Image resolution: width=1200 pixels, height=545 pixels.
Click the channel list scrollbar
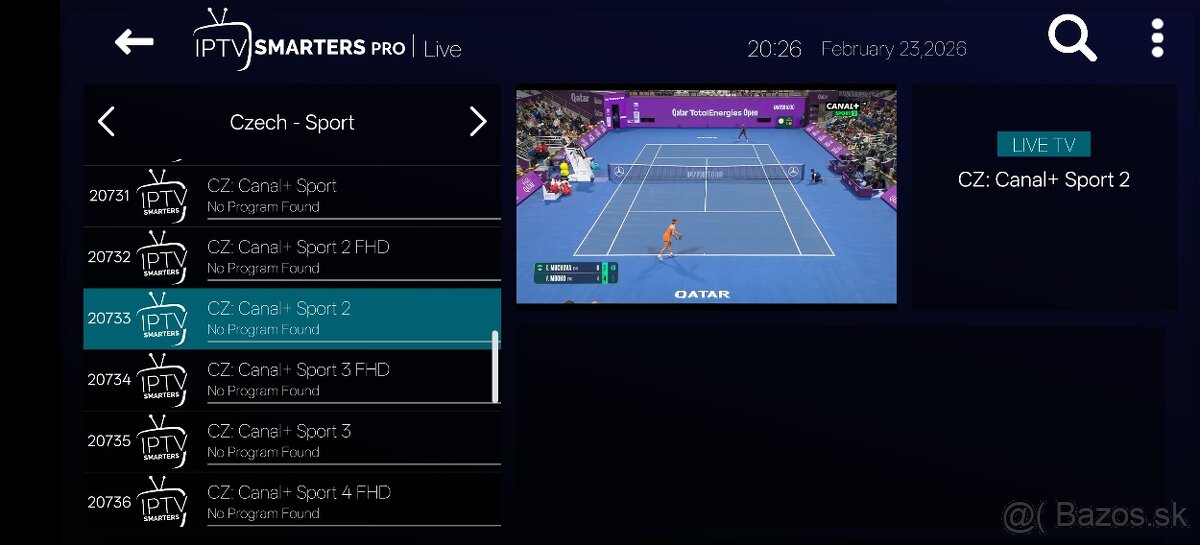(495, 366)
